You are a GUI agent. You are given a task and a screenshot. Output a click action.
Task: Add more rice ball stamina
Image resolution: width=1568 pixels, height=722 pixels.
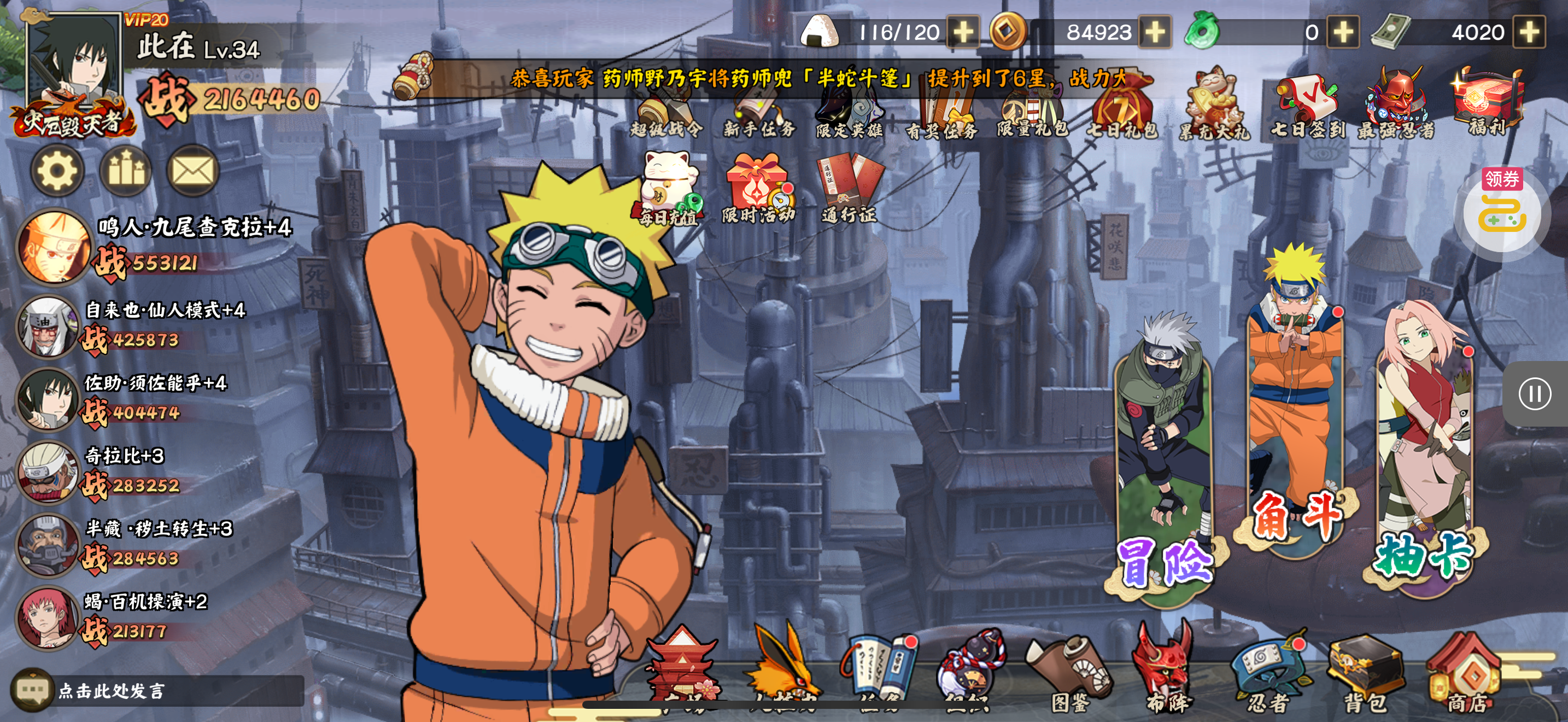[x=962, y=32]
